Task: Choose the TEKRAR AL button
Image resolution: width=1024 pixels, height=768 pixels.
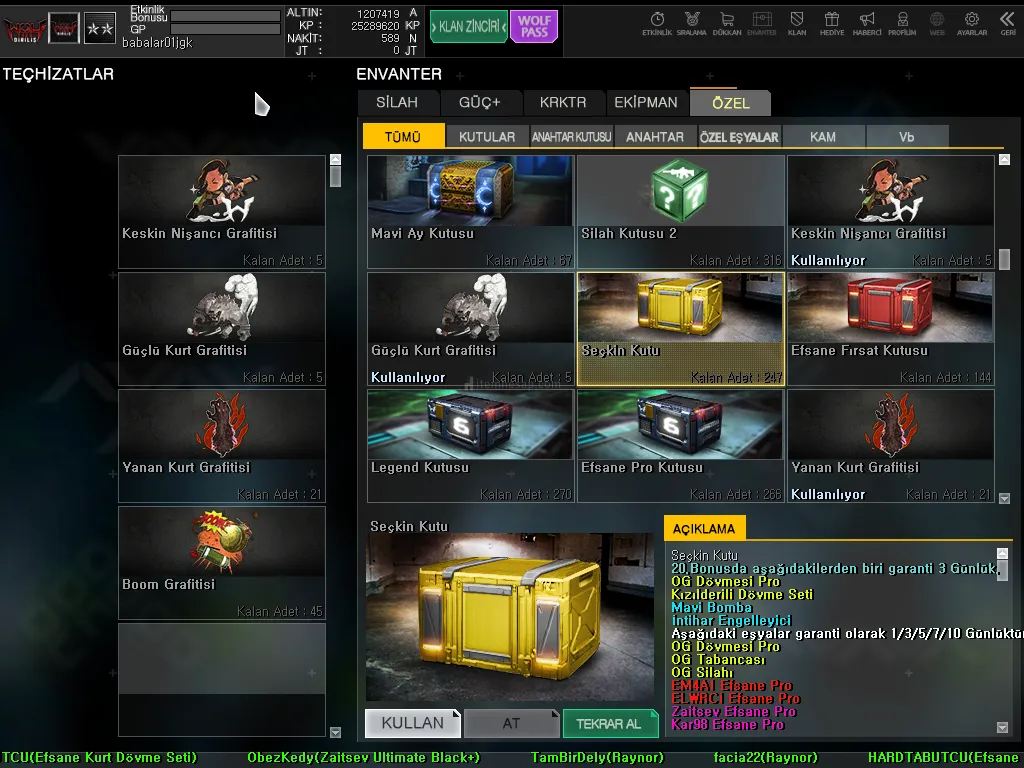Action: (610, 723)
